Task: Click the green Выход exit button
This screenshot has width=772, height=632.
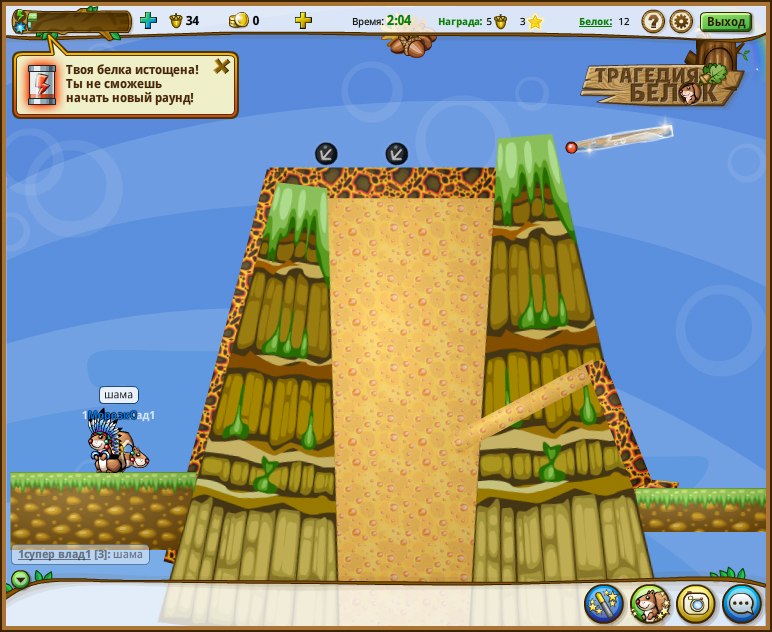Action: point(726,21)
